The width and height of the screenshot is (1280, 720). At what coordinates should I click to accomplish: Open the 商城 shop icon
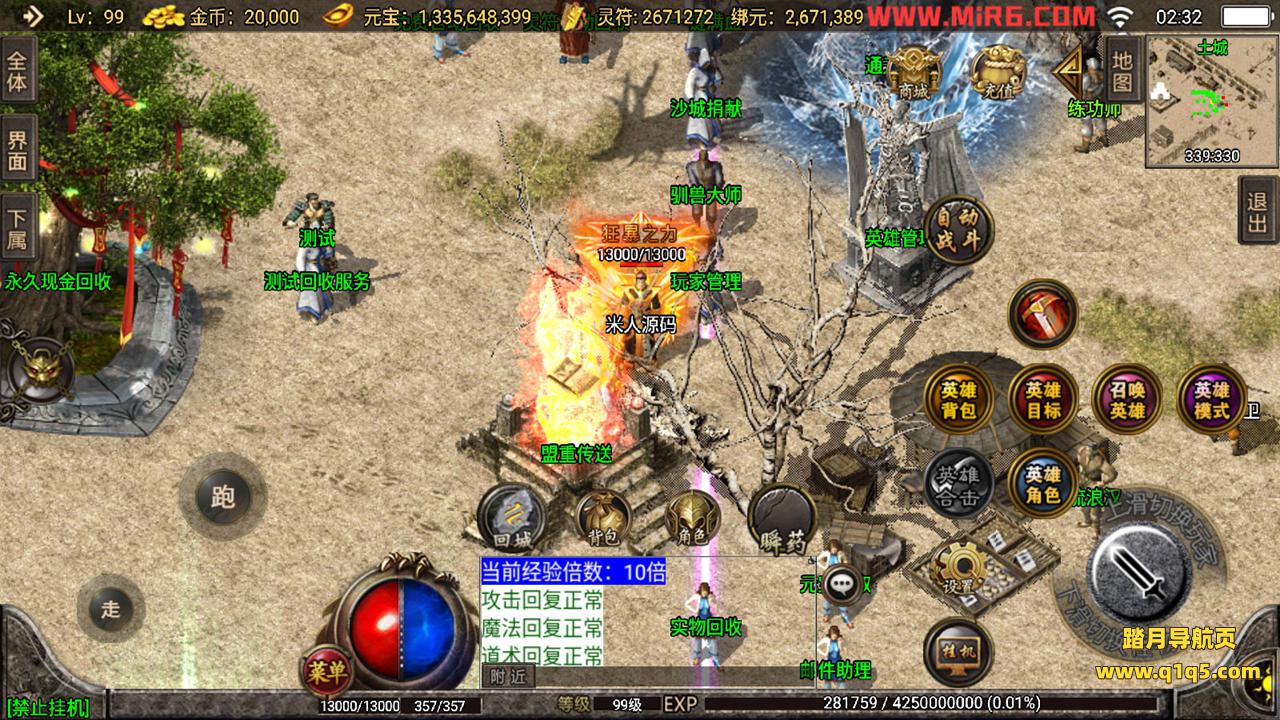914,72
